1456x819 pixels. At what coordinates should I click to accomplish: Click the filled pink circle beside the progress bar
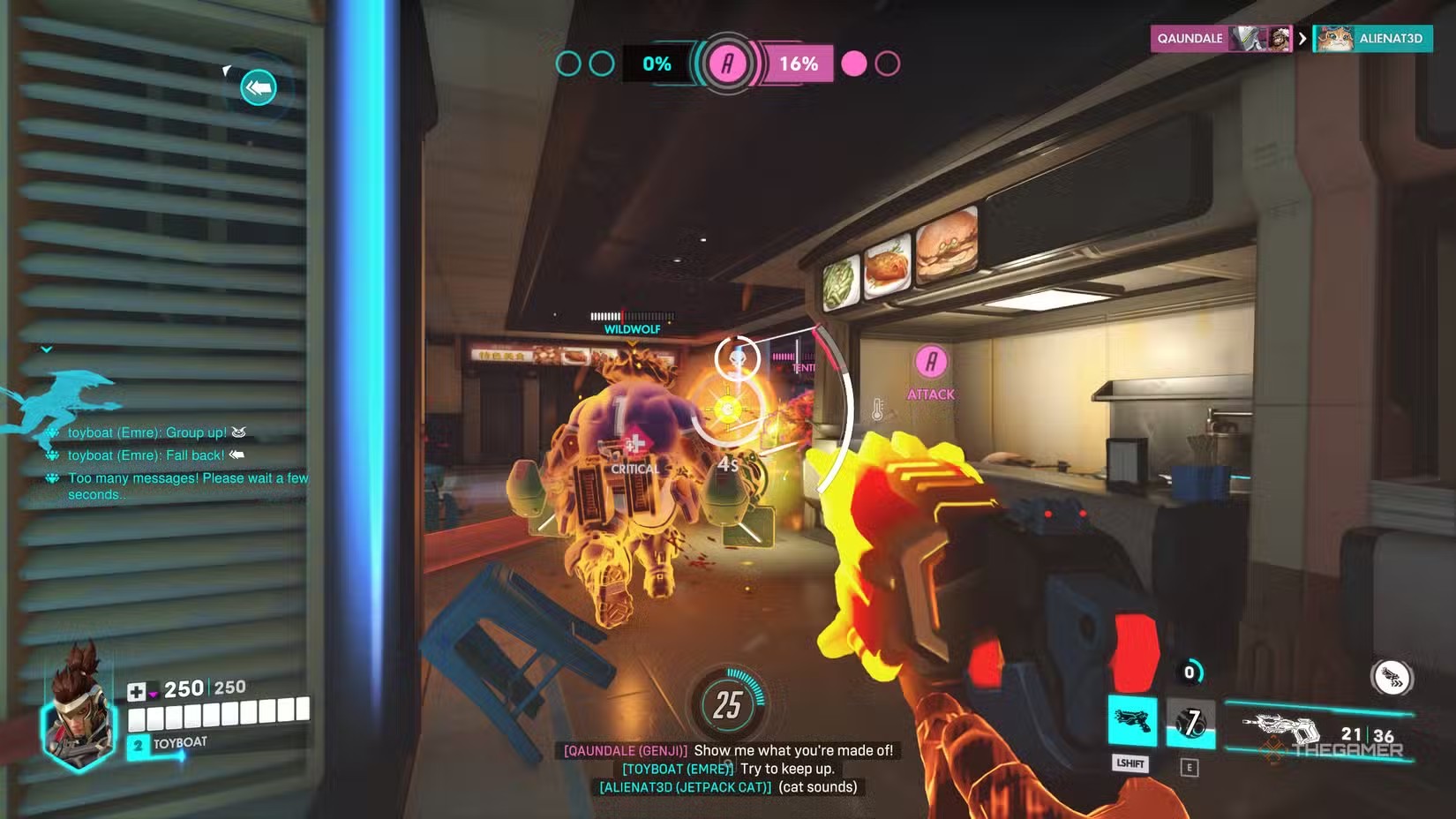click(854, 64)
